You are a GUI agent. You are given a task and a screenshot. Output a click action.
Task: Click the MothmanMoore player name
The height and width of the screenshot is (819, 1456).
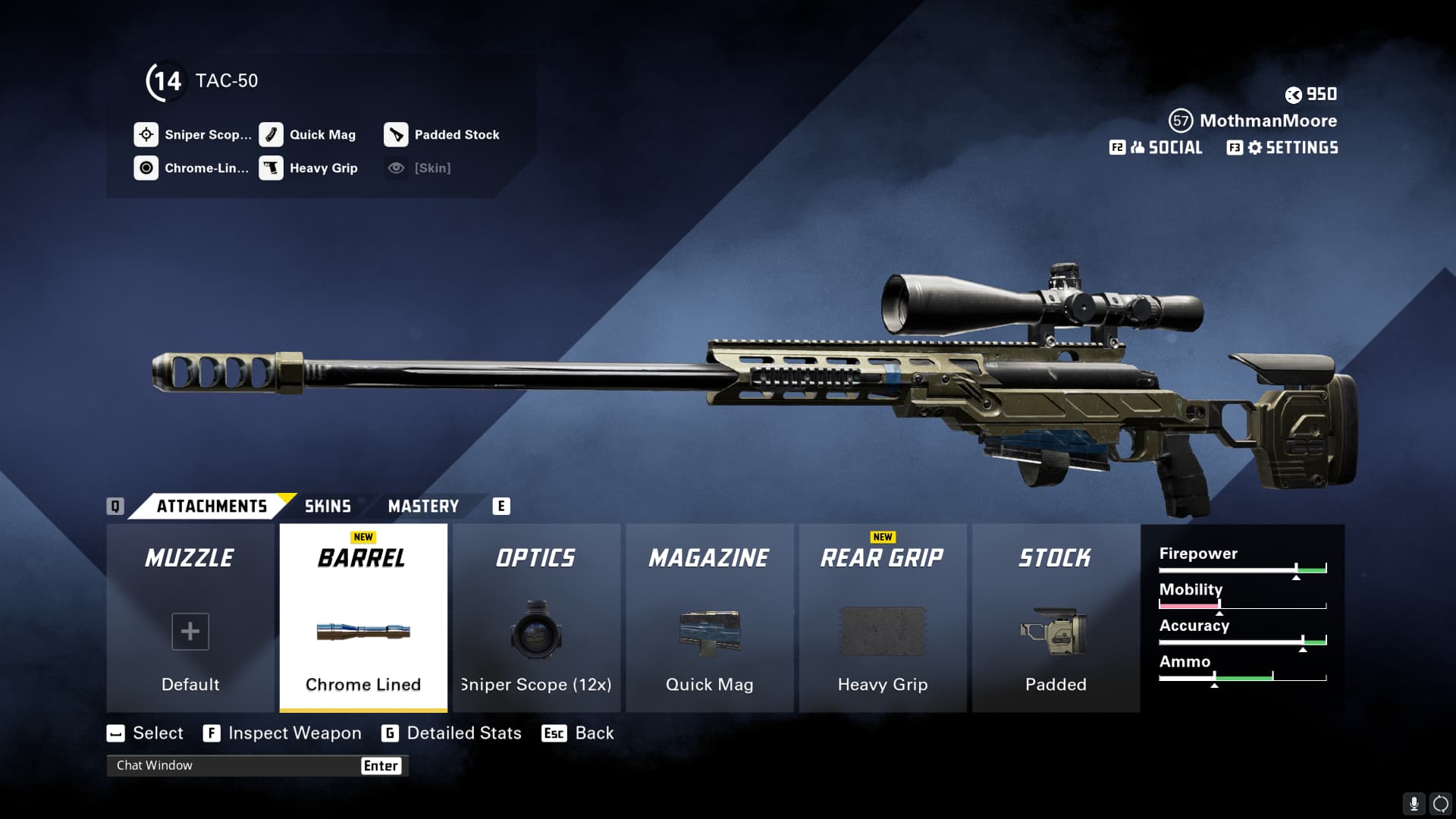1268,121
